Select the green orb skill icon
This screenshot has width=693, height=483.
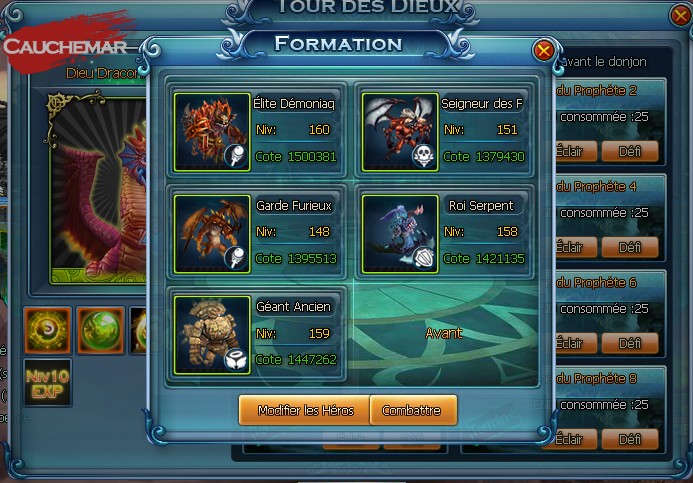101,330
